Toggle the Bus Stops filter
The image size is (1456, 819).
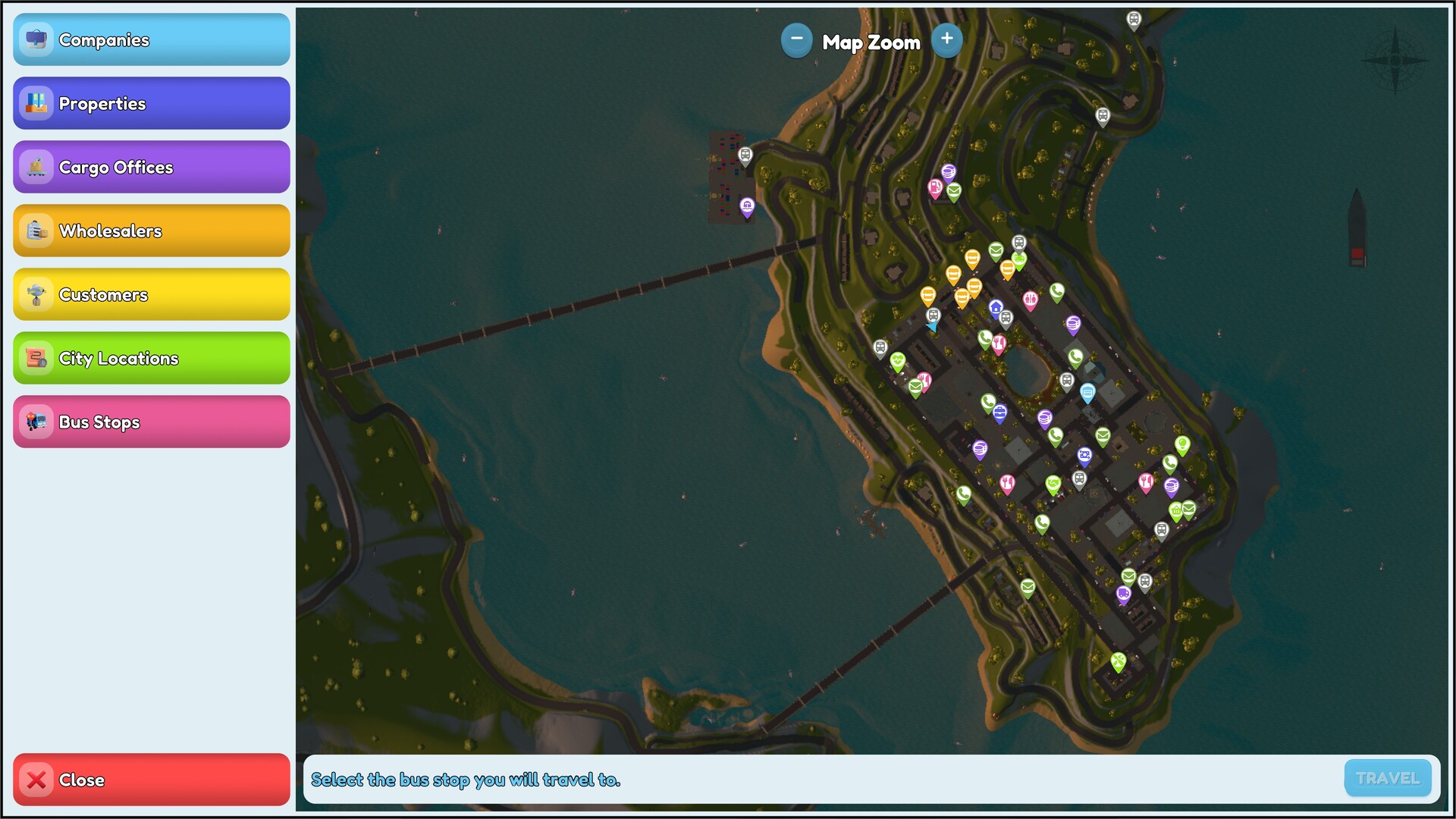tap(151, 422)
